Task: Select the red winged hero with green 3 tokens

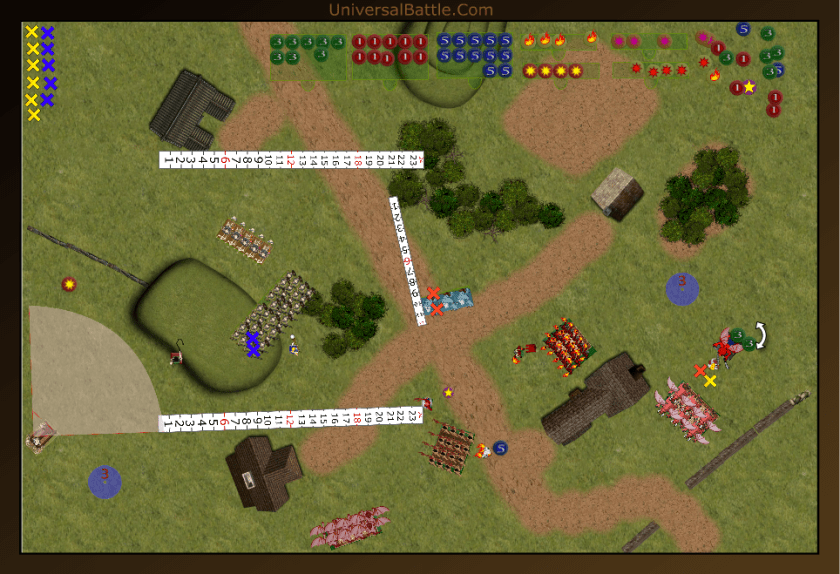Action: tap(724, 348)
